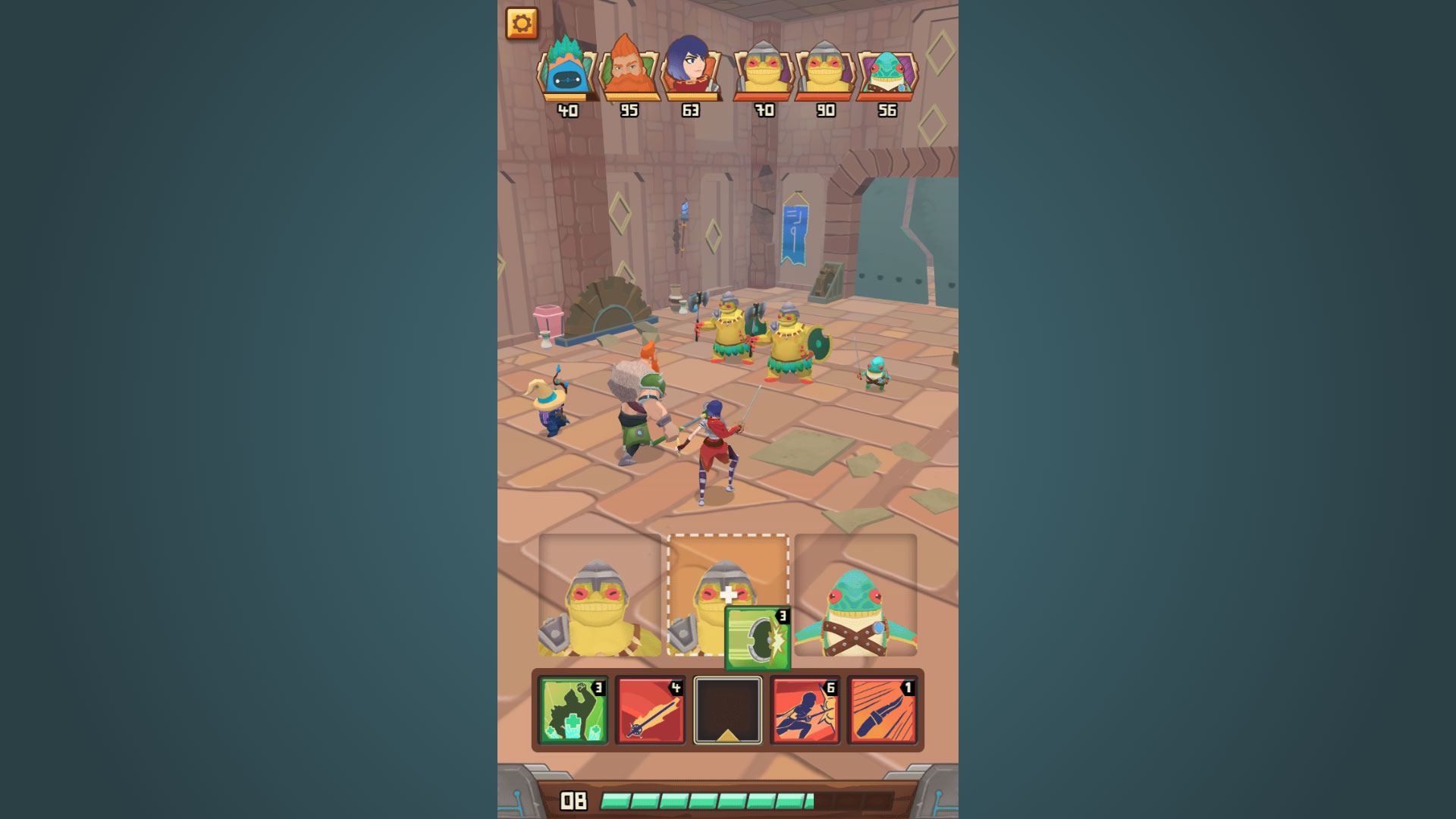The height and width of the screenshot is (819, 1456).
Task: Select the green healing card costing 3
Action: [x=573, y=711]
